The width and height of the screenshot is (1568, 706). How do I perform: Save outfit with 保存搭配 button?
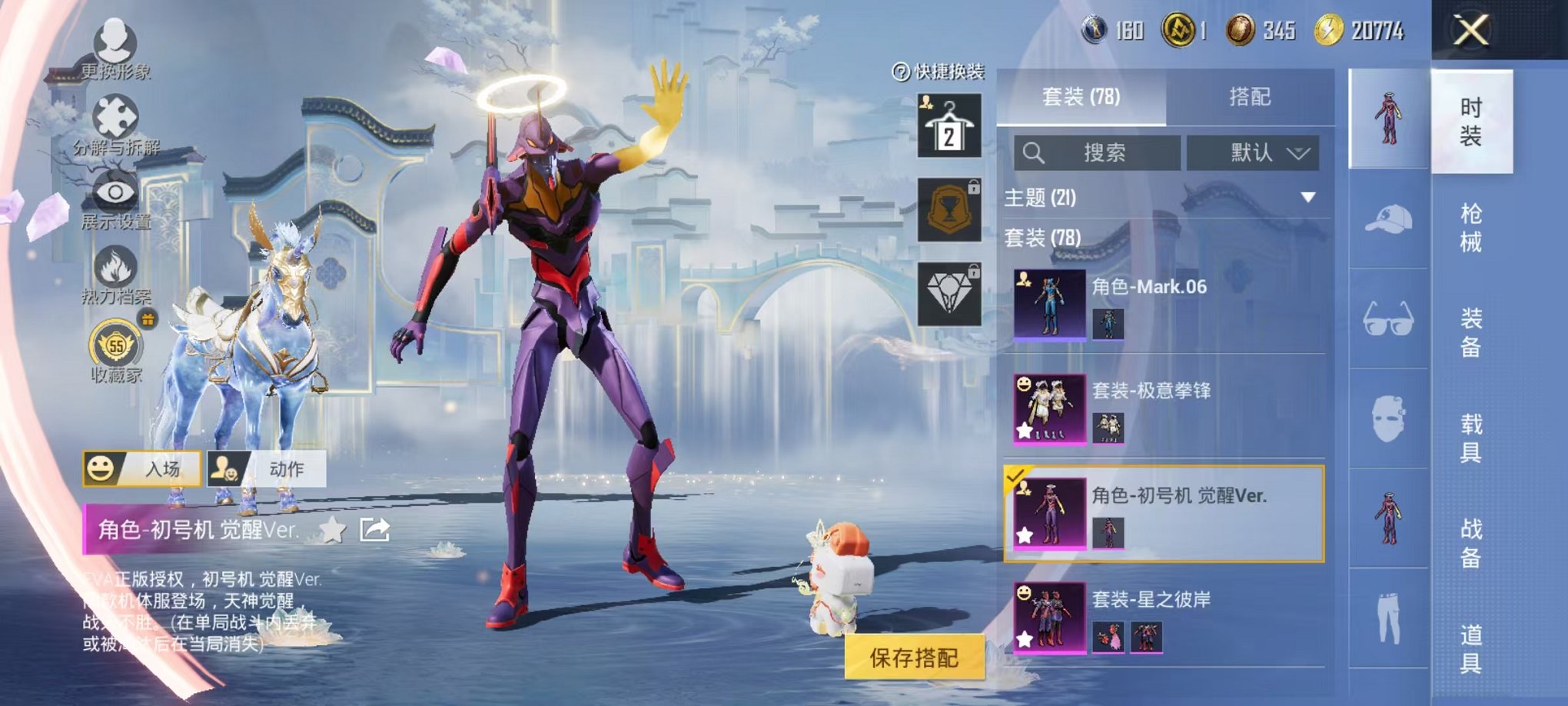tap(914, 658)
